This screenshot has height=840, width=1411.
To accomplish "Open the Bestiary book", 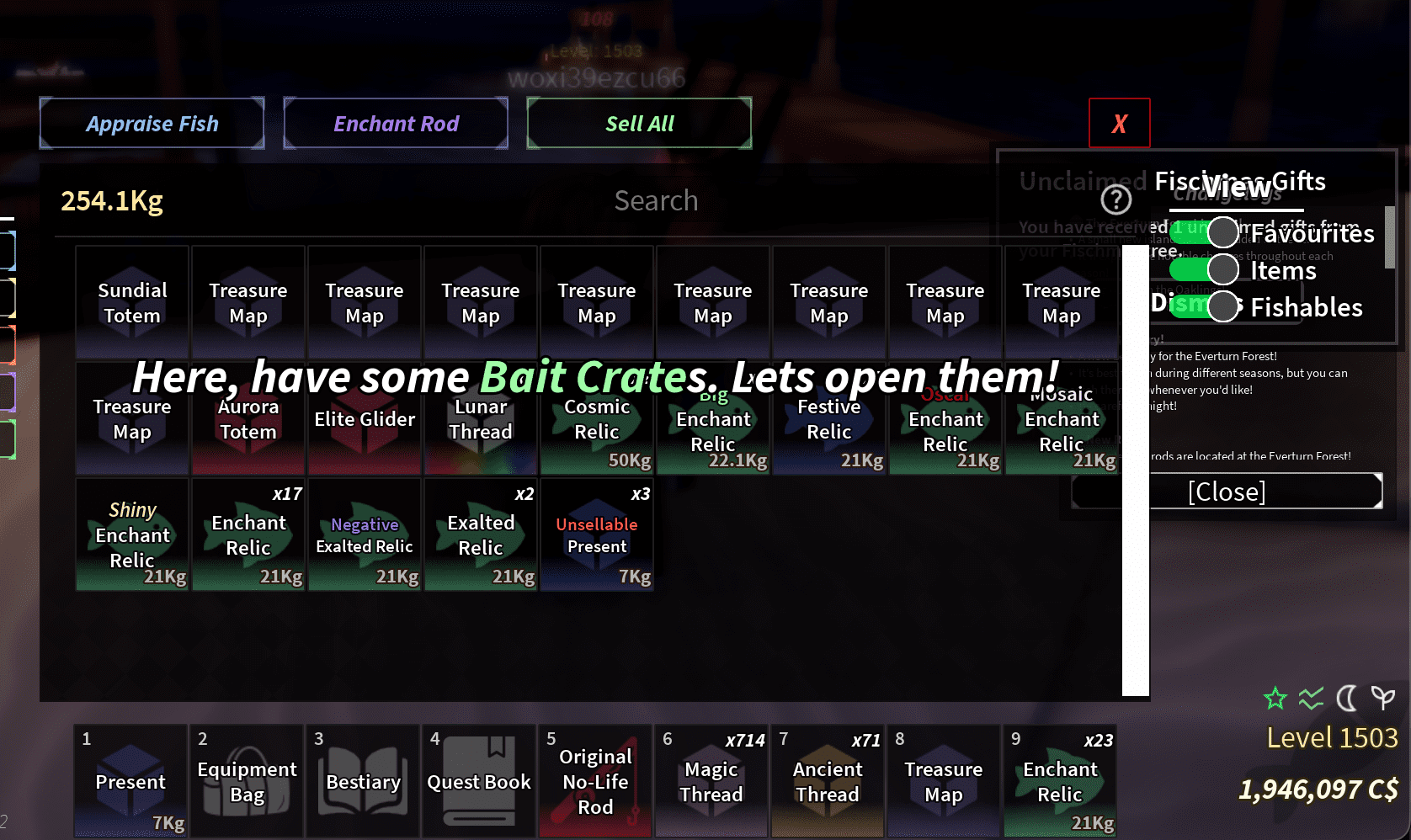I will tap(362, 781).
